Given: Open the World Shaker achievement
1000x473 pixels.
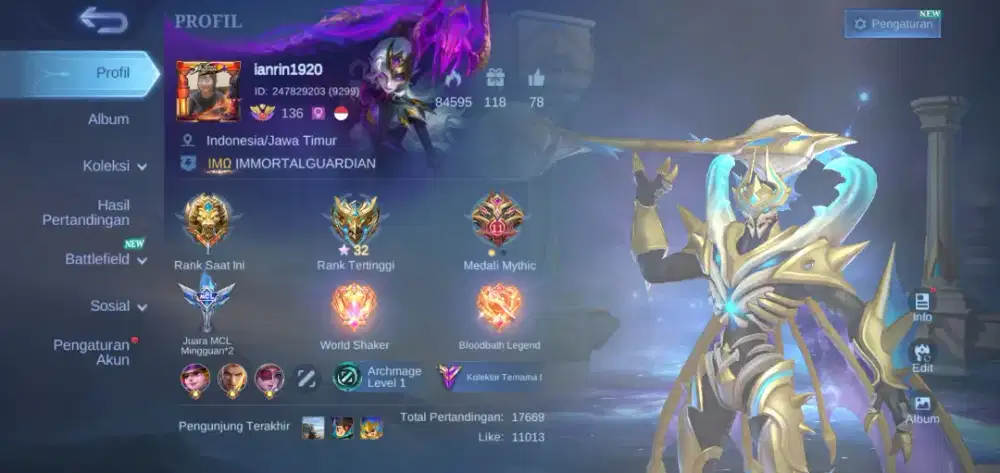Looking at the screenshot, I should [x=355, y=308].
